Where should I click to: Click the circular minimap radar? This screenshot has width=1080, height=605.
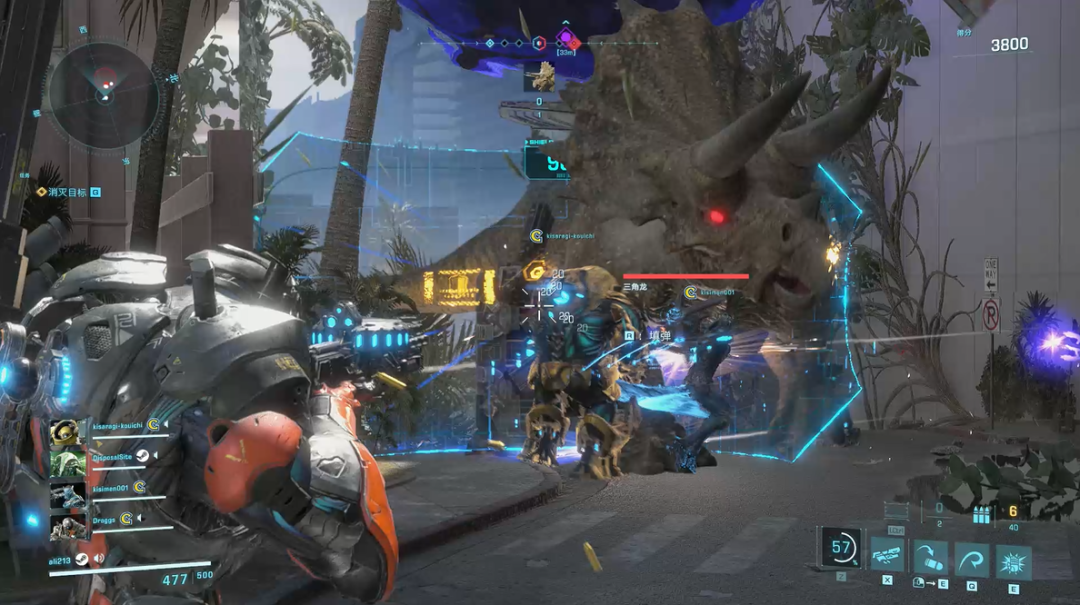[x=104, y=96]
